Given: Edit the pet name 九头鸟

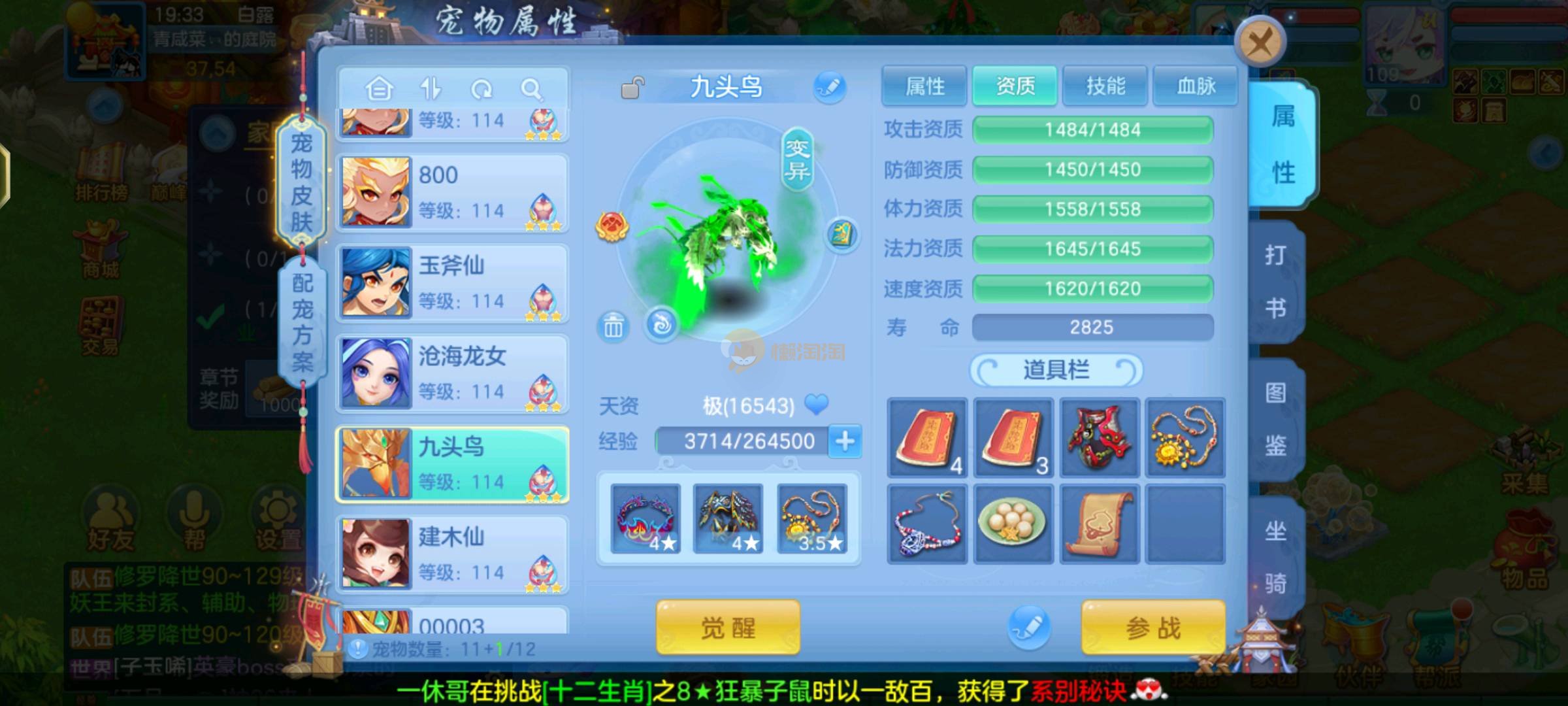Looking at the screenshot, I should [x=830, y=87].
